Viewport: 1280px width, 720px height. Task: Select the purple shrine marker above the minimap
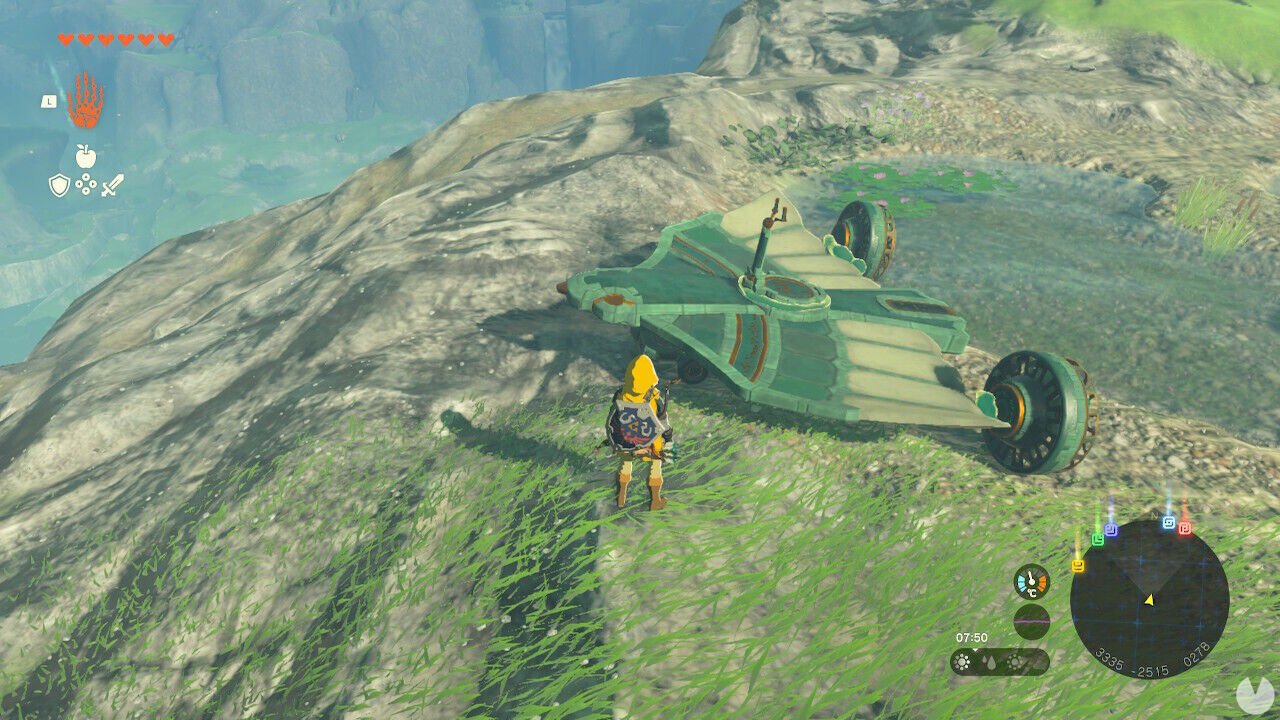[1110, 528]
